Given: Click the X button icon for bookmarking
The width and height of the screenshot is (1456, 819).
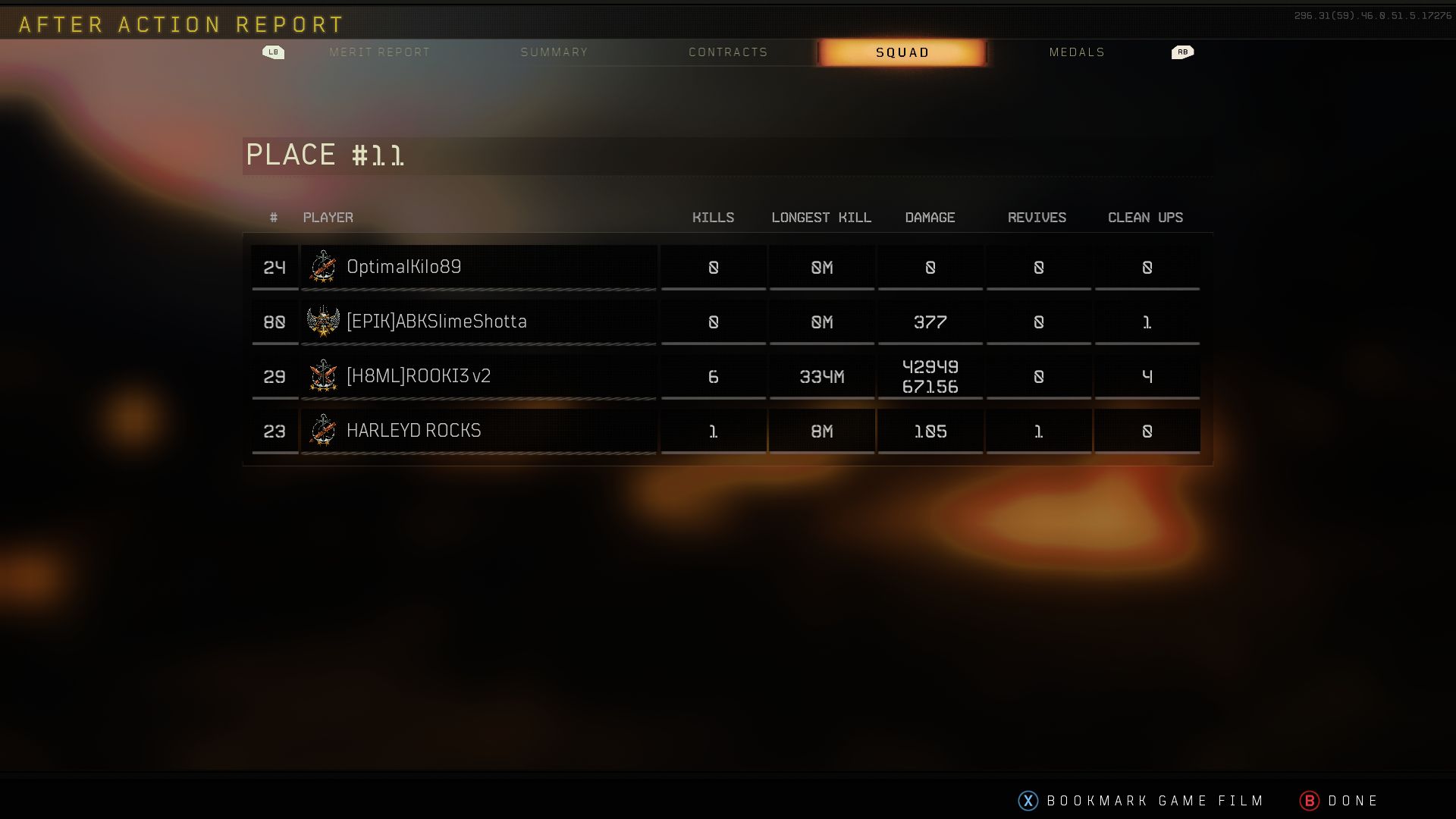Looking at the screenshot, I should [1027, 800].
